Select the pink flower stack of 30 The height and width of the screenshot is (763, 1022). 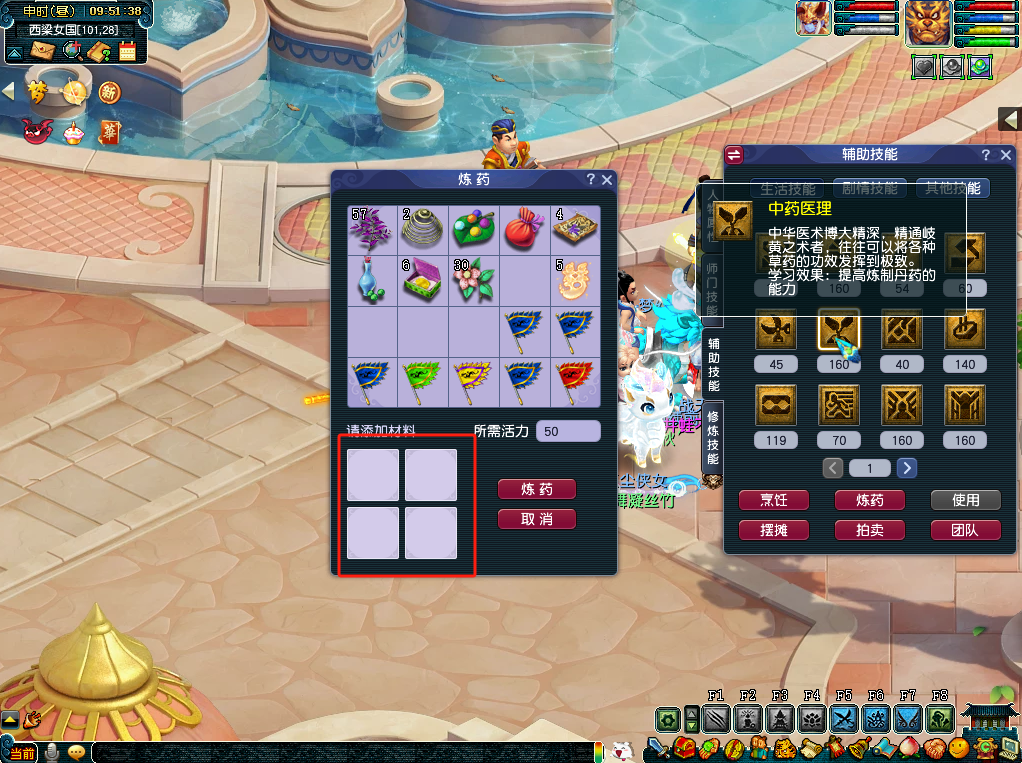click(473, 280)
